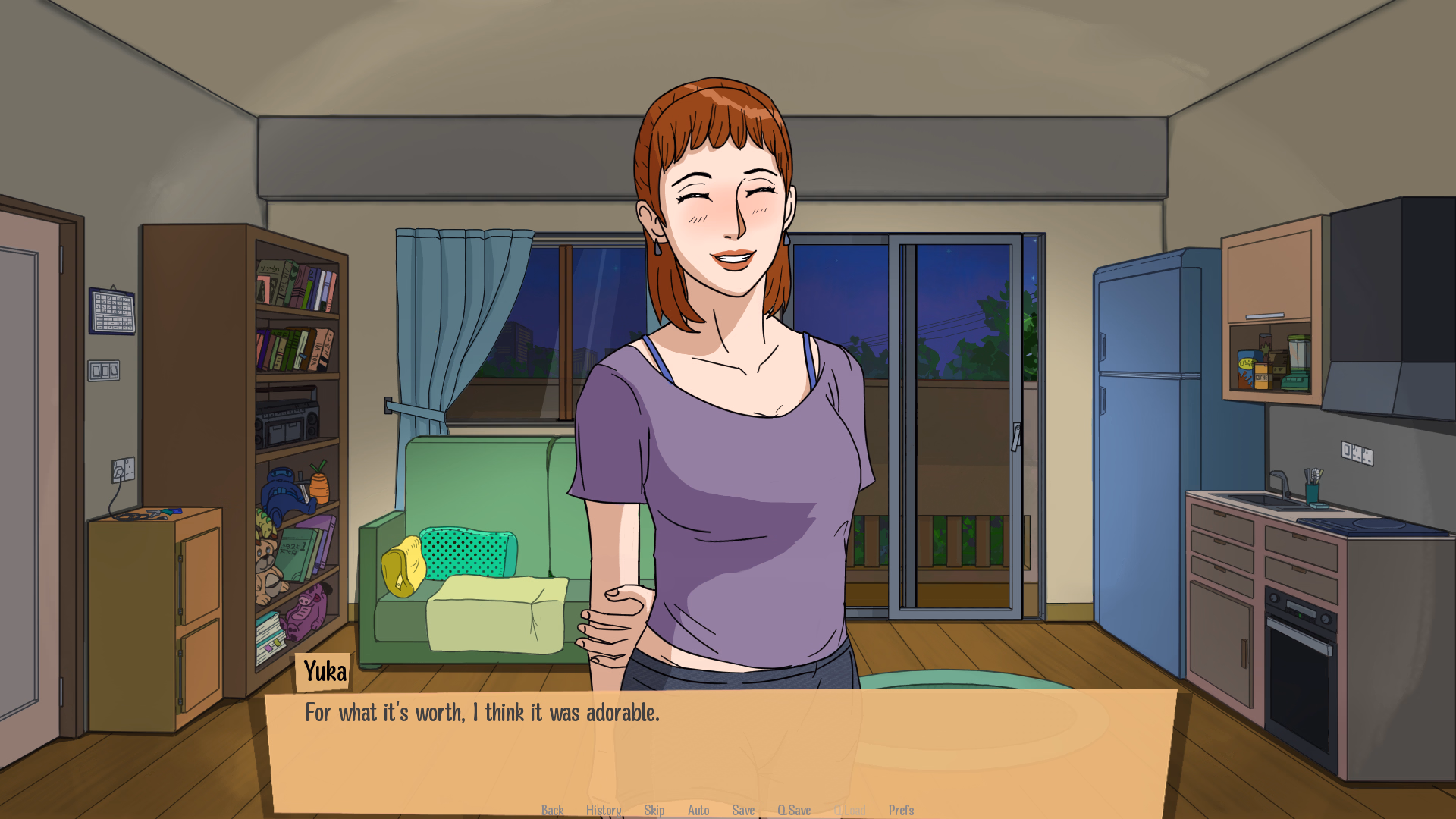Image resolution: width=1456 pixels, height=819 pixels.
Task: Click Back to rewind the dialogue
Action: (x=553, y=810)
